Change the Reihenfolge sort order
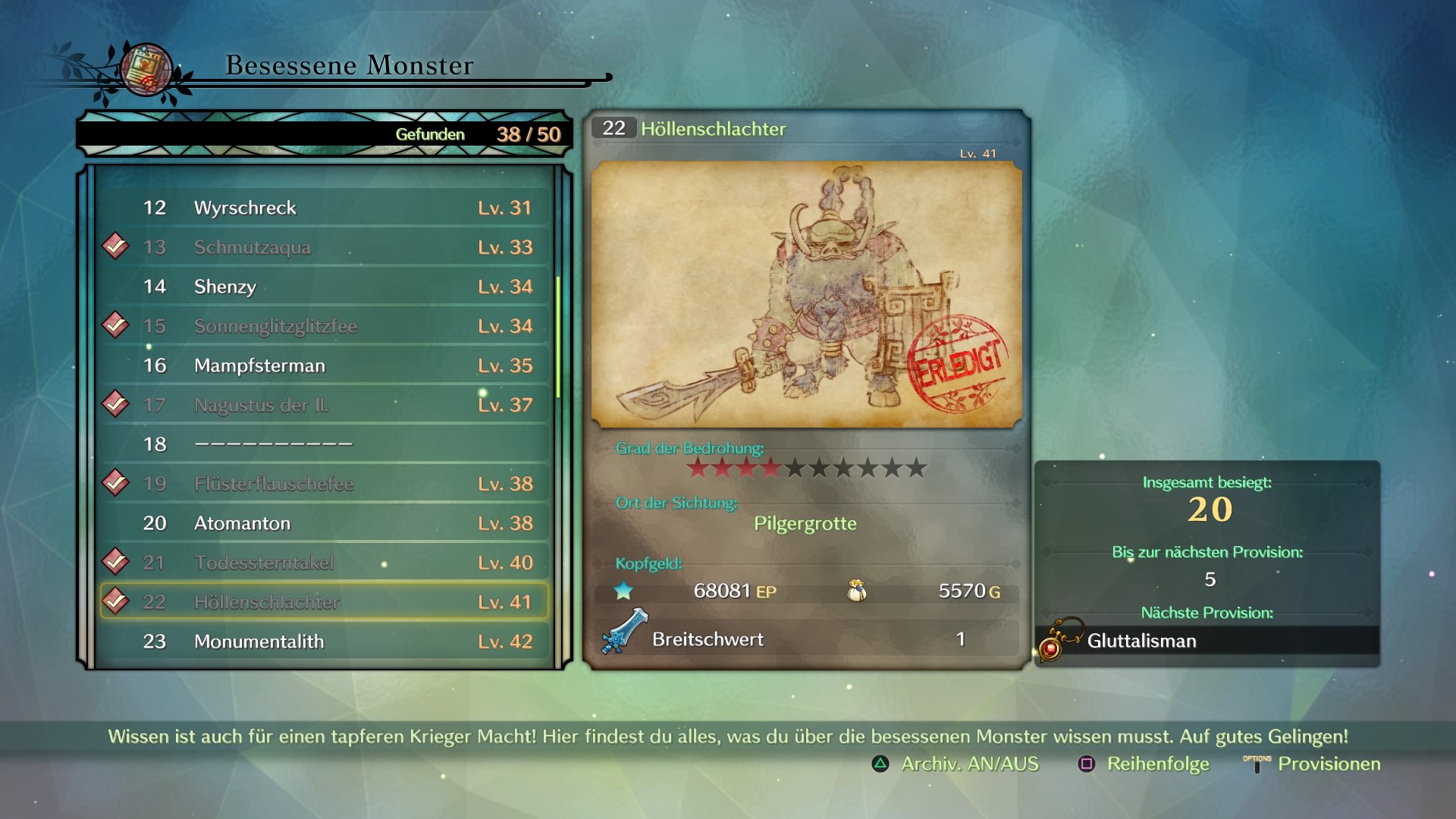 1144,764
